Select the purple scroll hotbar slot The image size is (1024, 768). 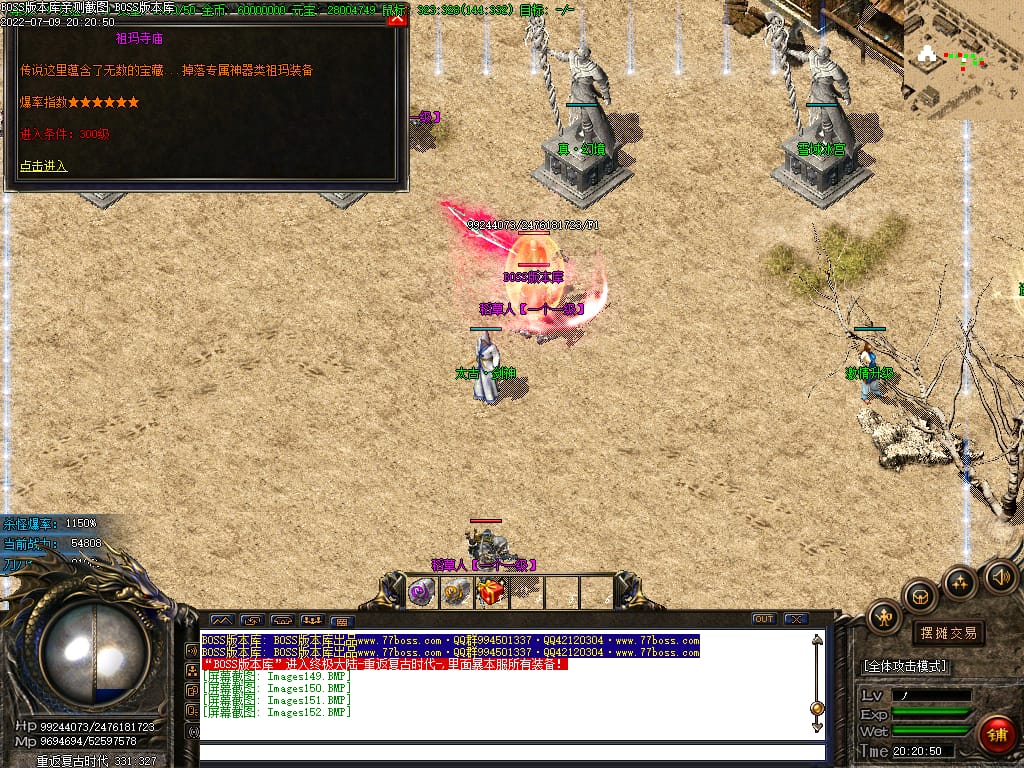tap(421, 593)
